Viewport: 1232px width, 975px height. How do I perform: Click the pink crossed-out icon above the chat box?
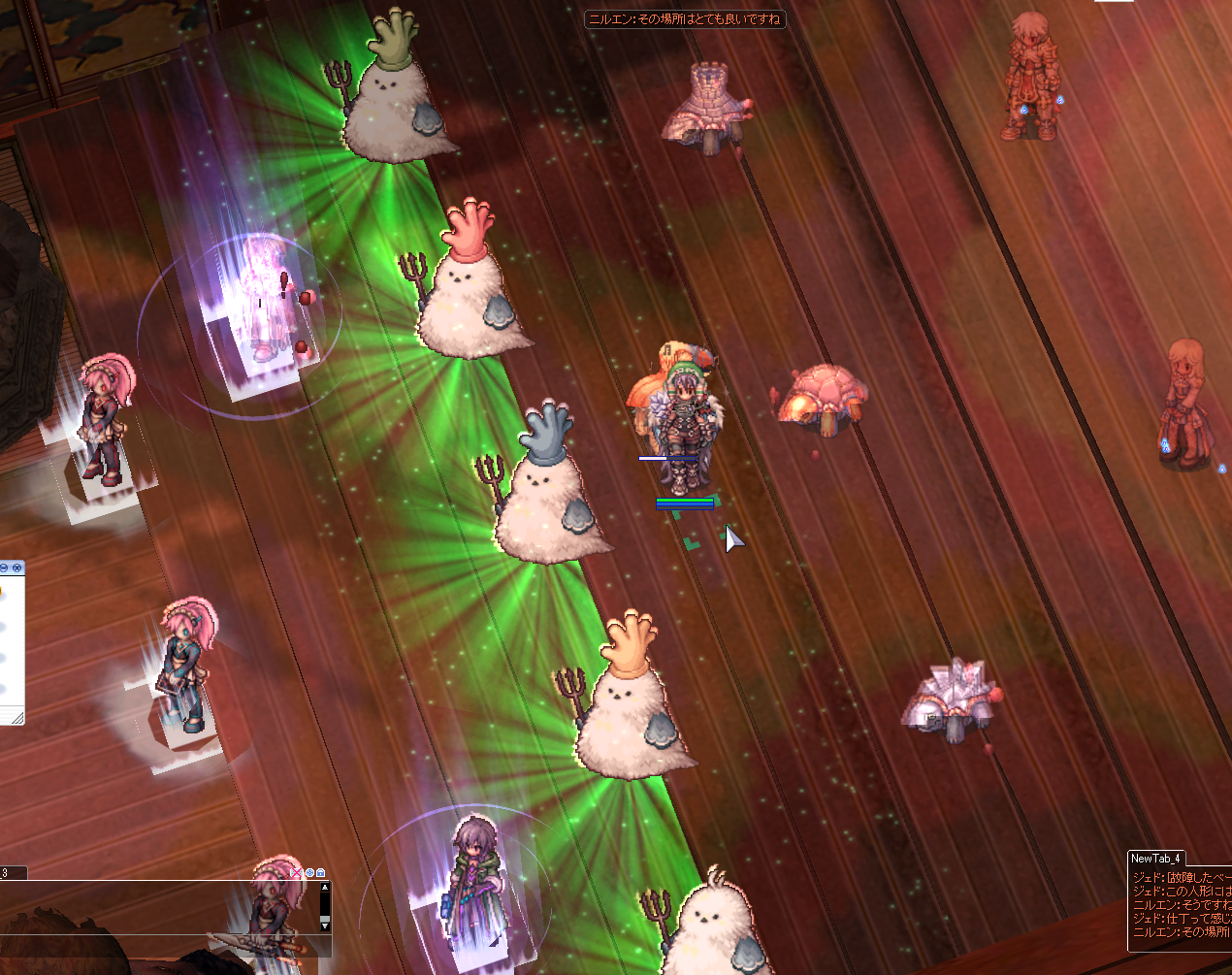pos(297,873)
